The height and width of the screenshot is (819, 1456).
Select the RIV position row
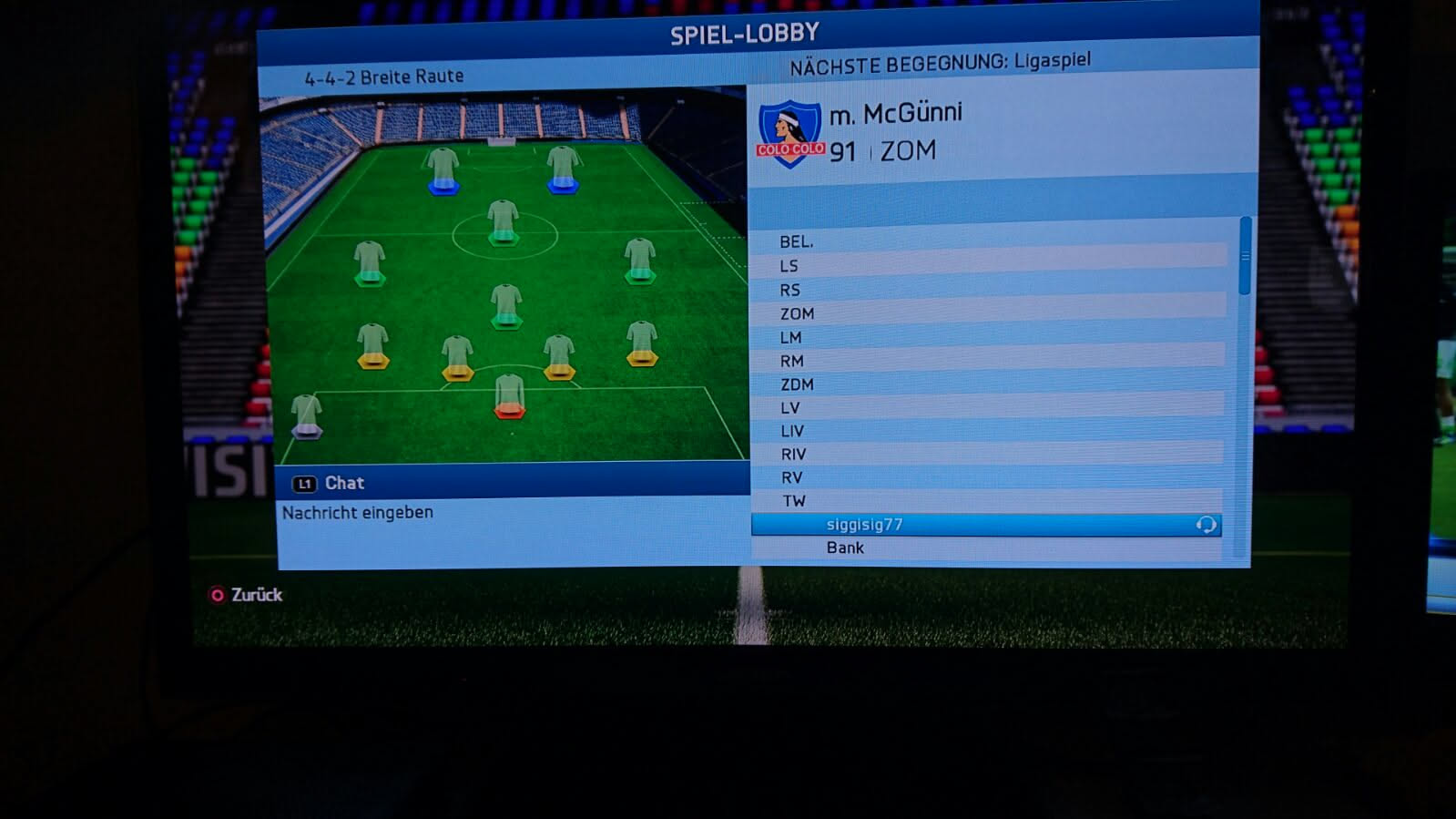(x=988, y=454)
